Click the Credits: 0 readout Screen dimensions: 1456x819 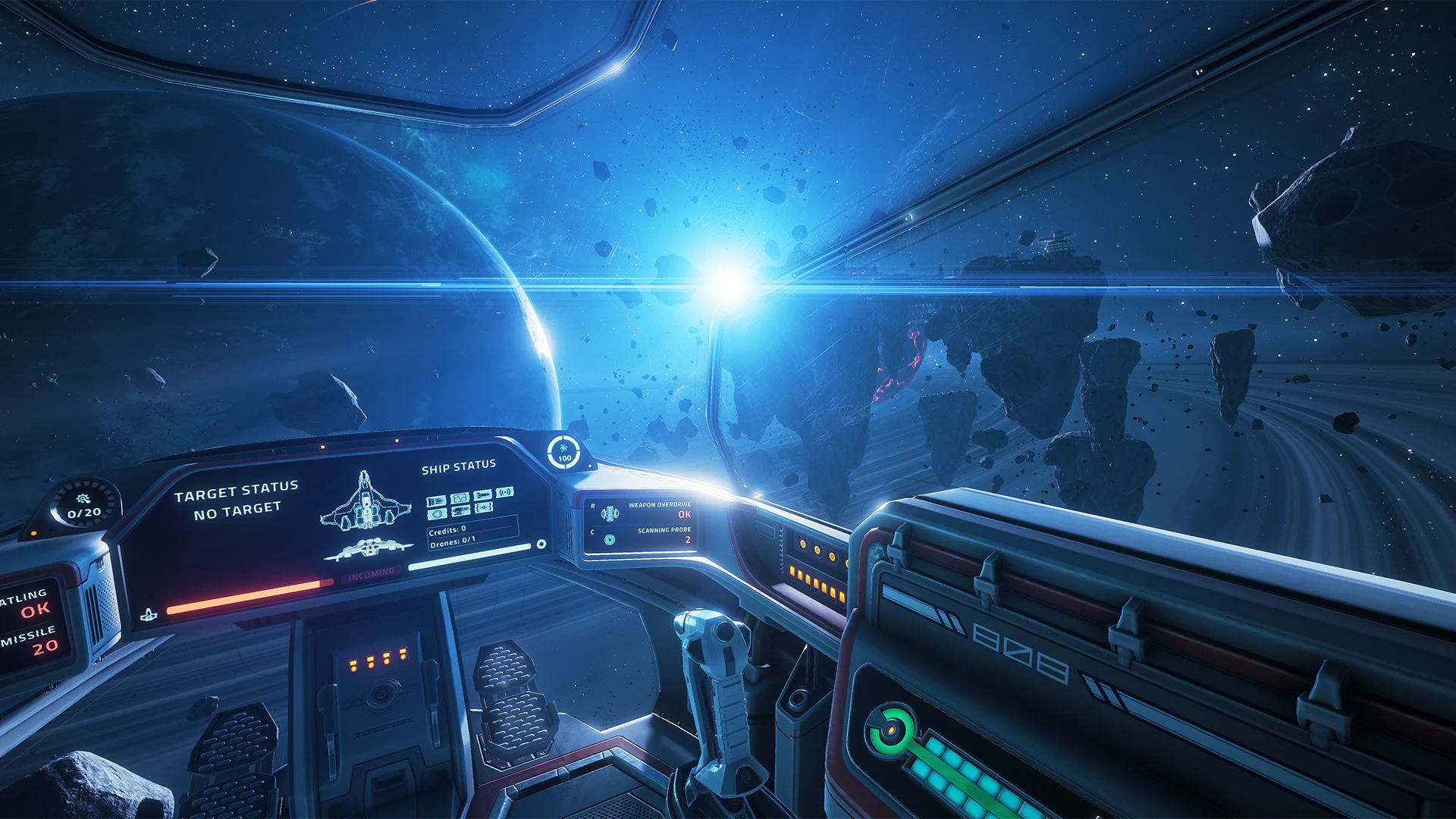point(447,529)
